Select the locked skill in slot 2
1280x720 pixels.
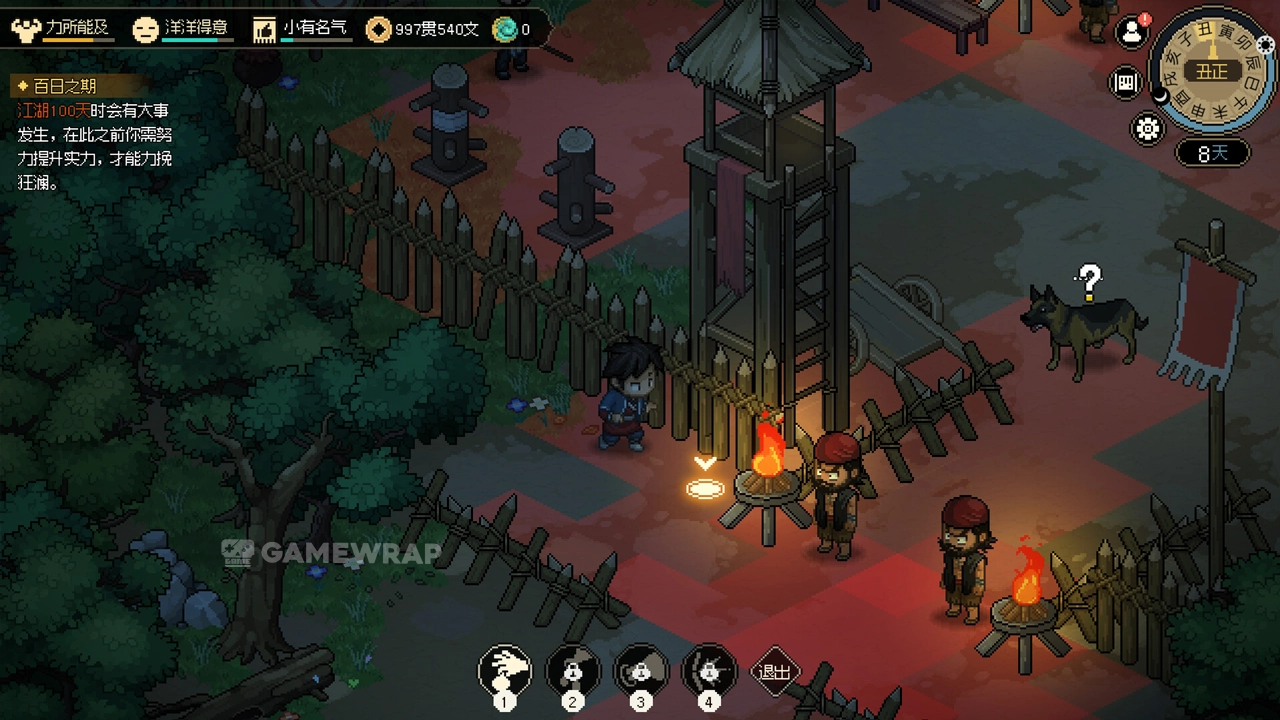[x=573, y=670]
